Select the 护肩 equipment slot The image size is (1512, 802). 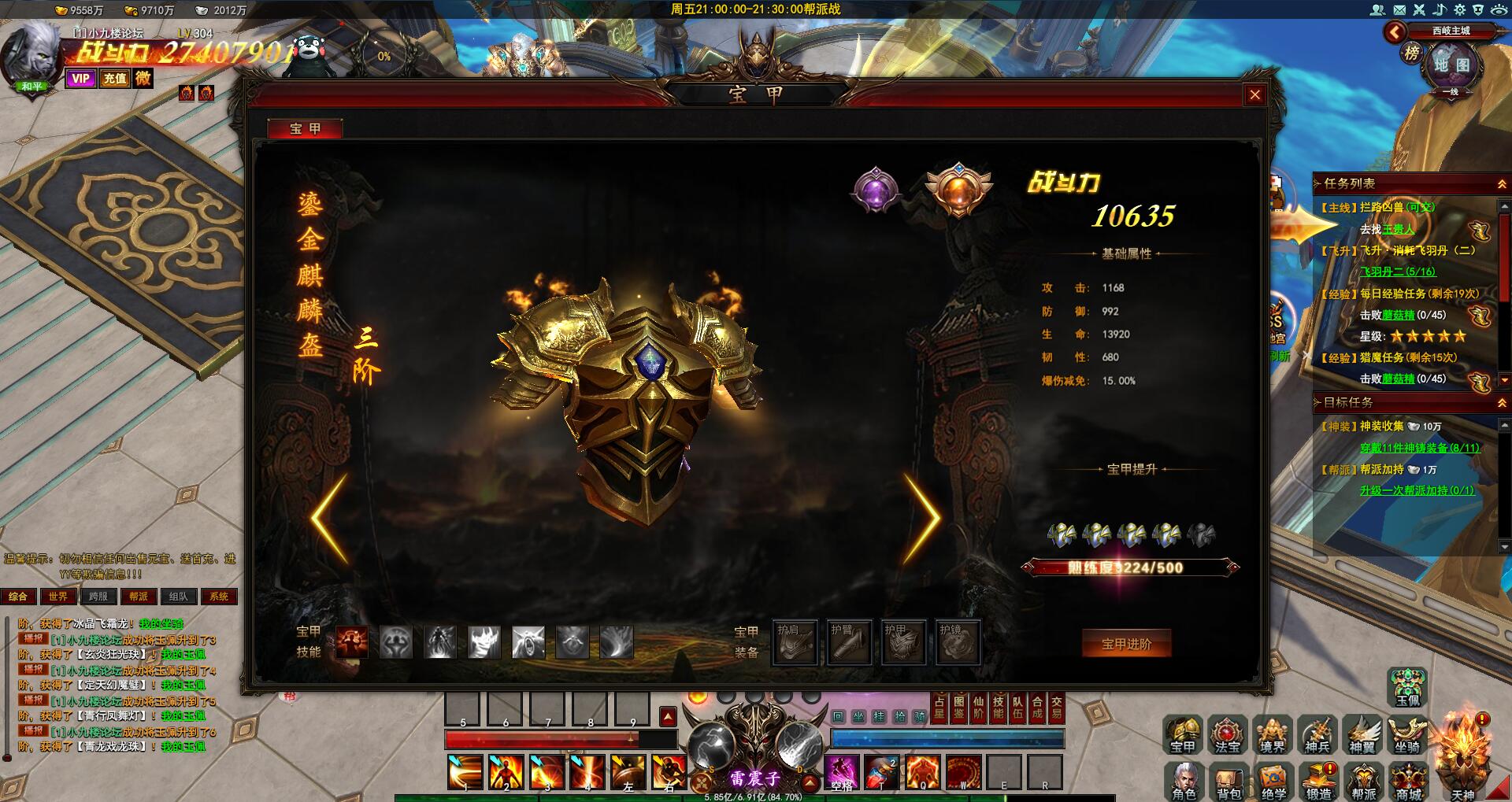point(795,642)
